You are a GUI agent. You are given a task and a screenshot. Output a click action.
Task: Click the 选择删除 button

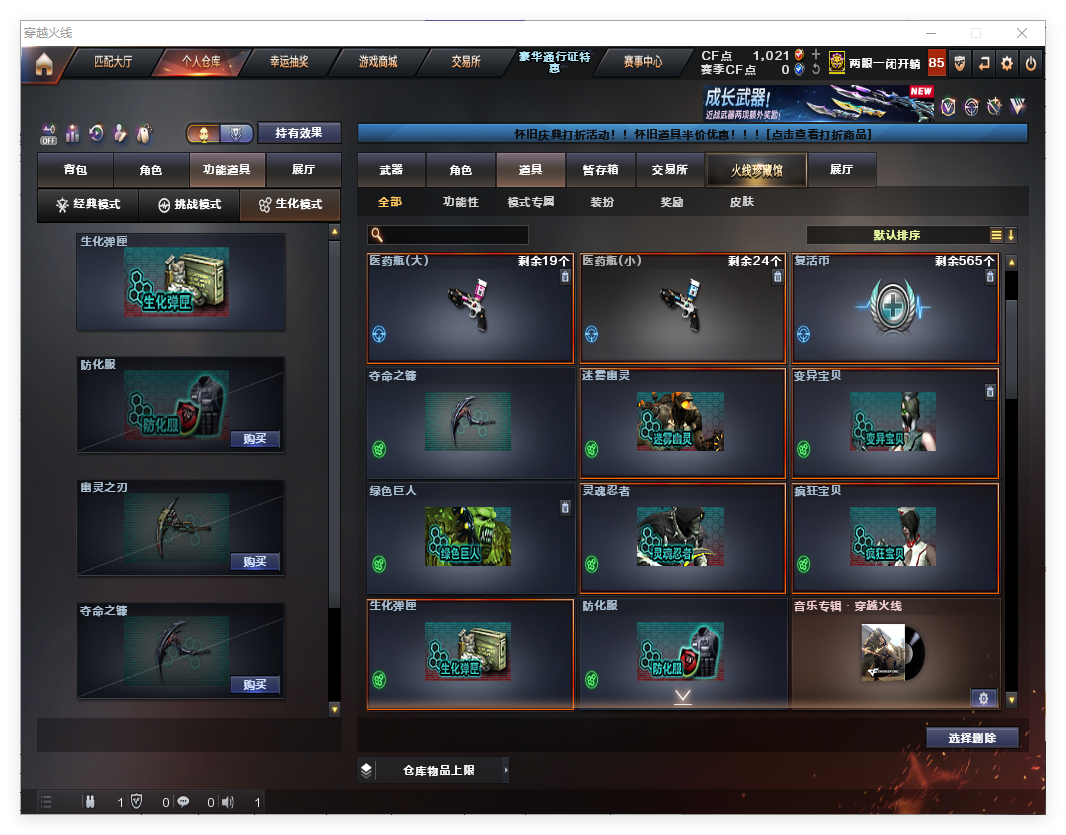click(972, 738)
